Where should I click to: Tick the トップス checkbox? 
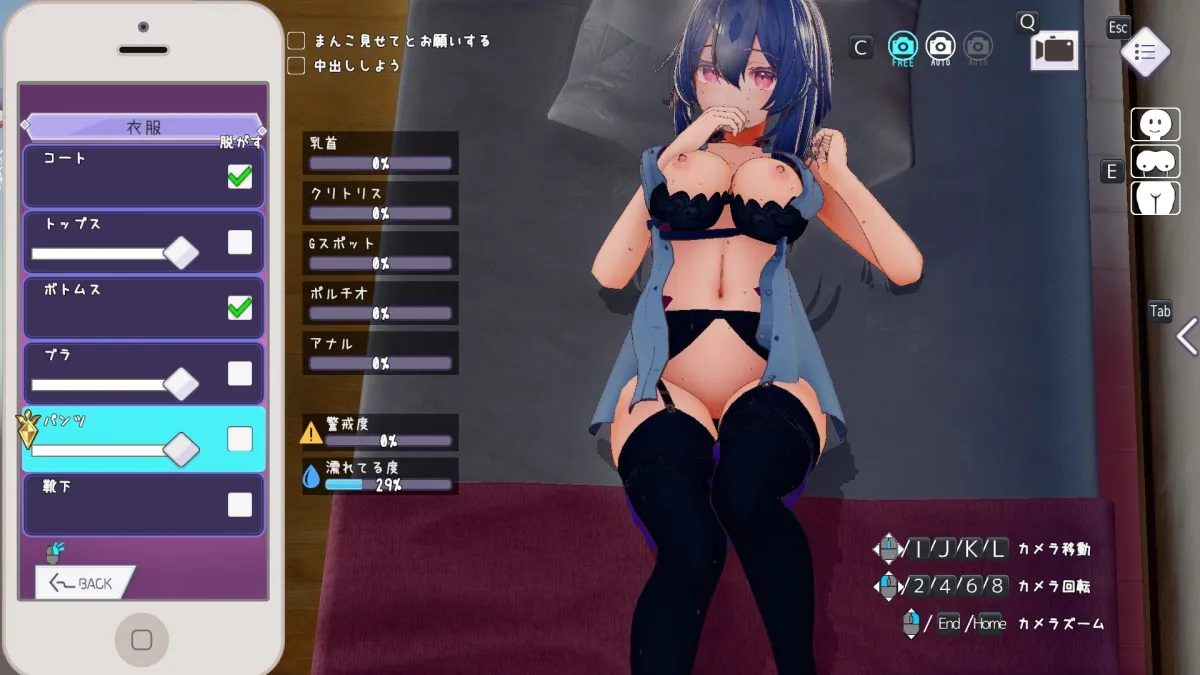(x=240, y=242)
